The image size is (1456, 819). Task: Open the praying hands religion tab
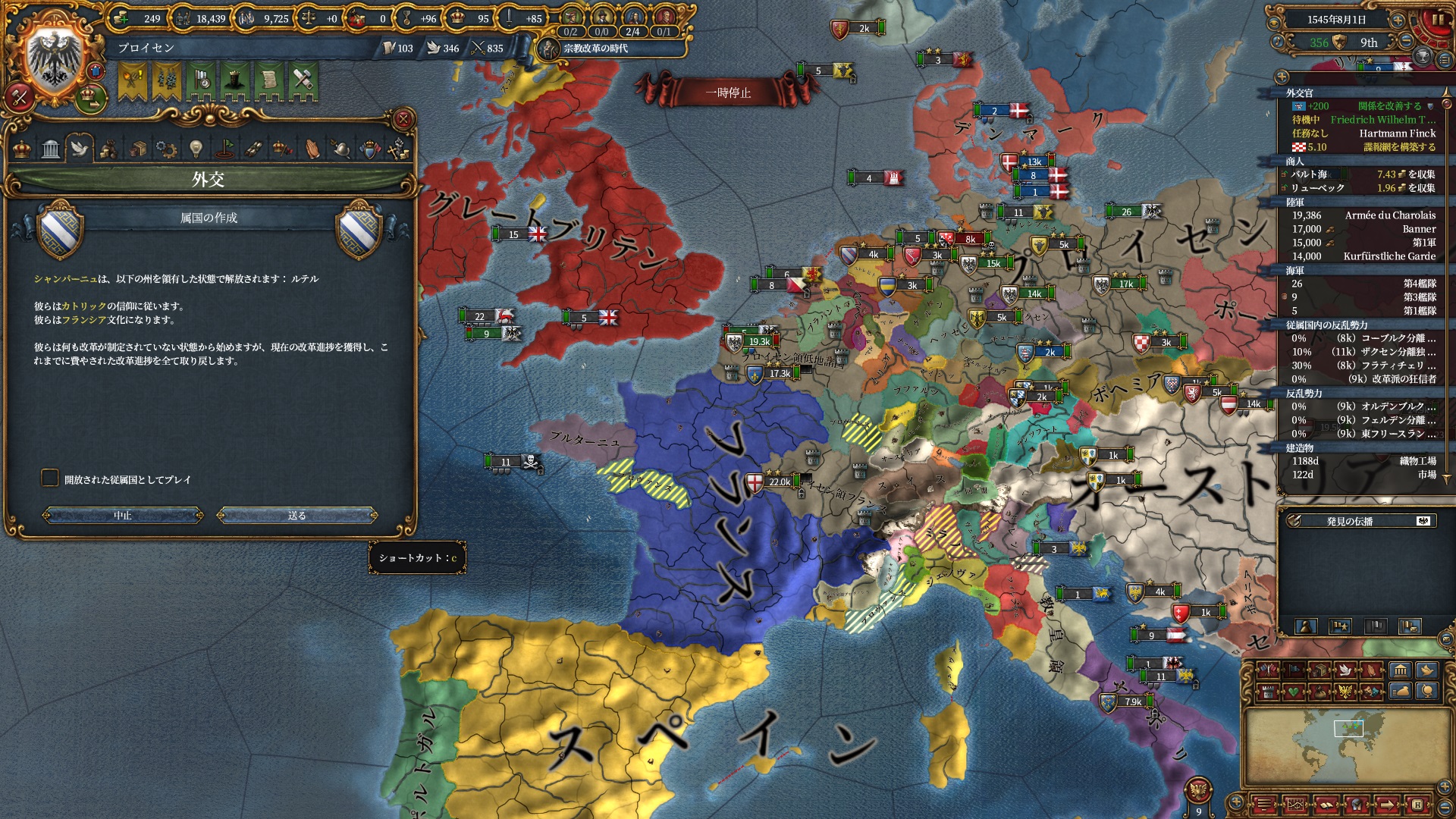point(312,149)
